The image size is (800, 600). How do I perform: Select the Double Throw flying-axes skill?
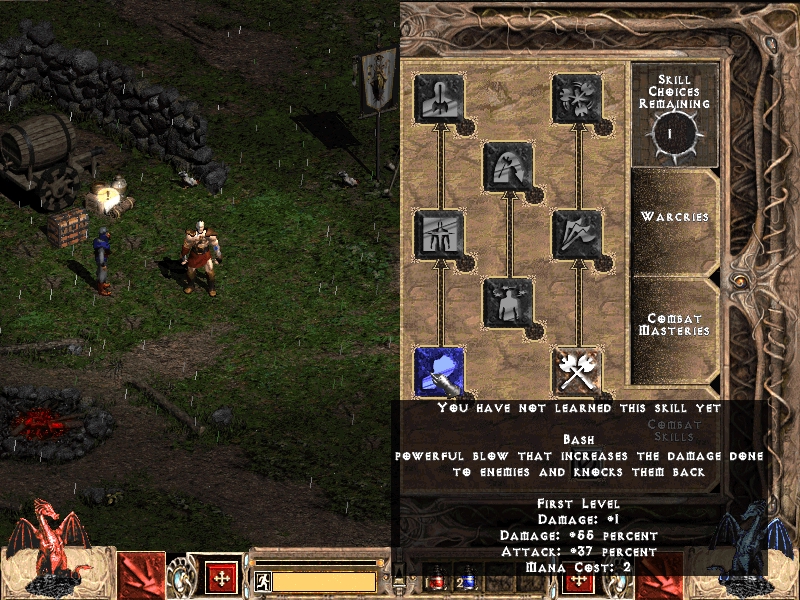pyautogui.click(x=577, y=233)
